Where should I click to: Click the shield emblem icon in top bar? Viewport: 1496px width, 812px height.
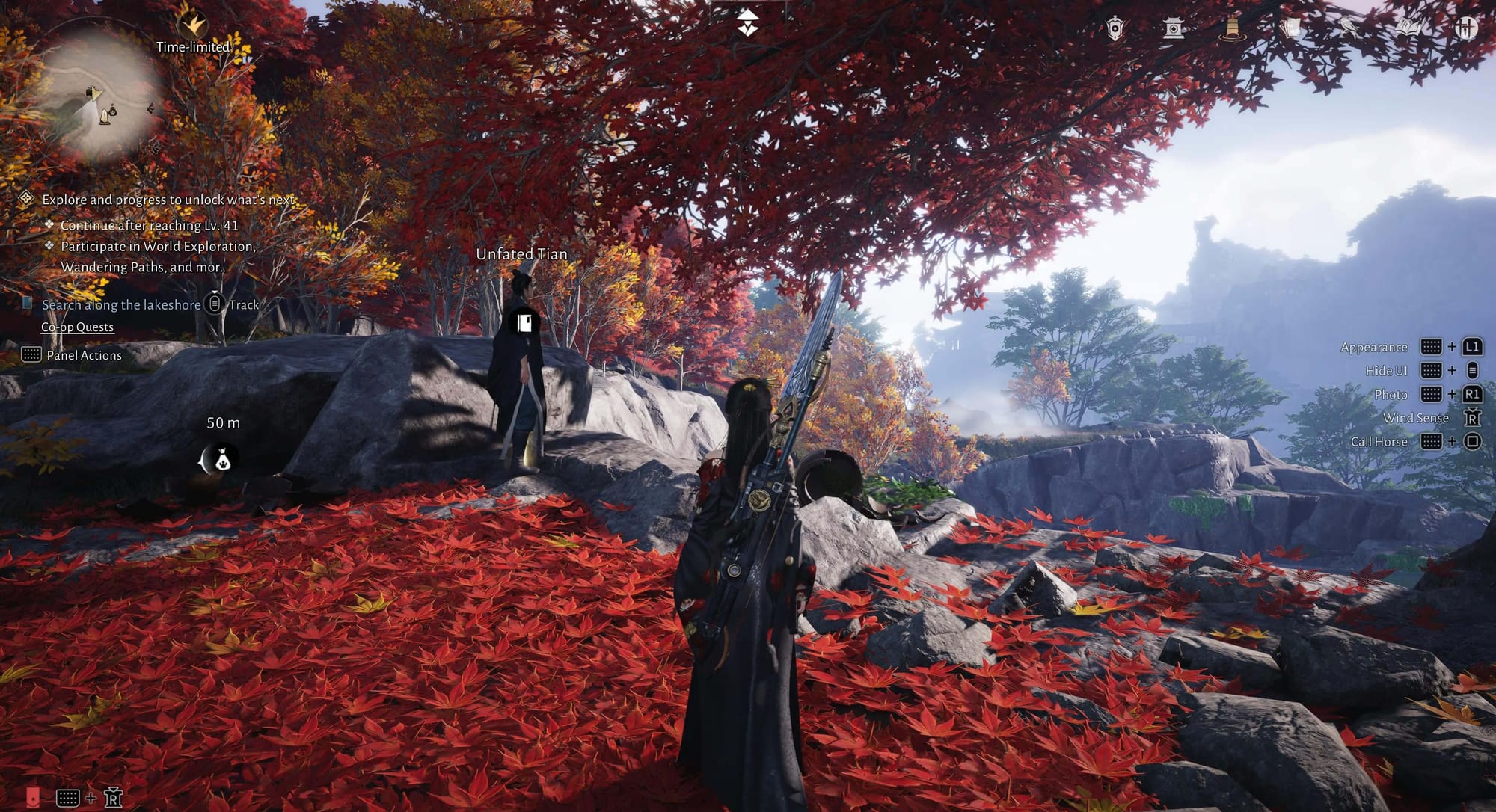click(1115, 28)
